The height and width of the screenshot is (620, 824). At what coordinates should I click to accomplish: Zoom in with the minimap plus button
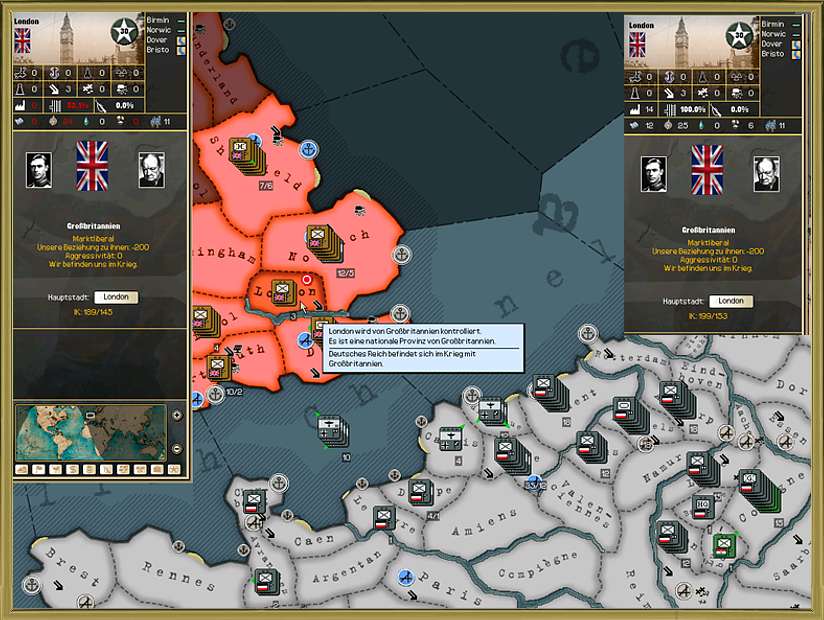177,415
